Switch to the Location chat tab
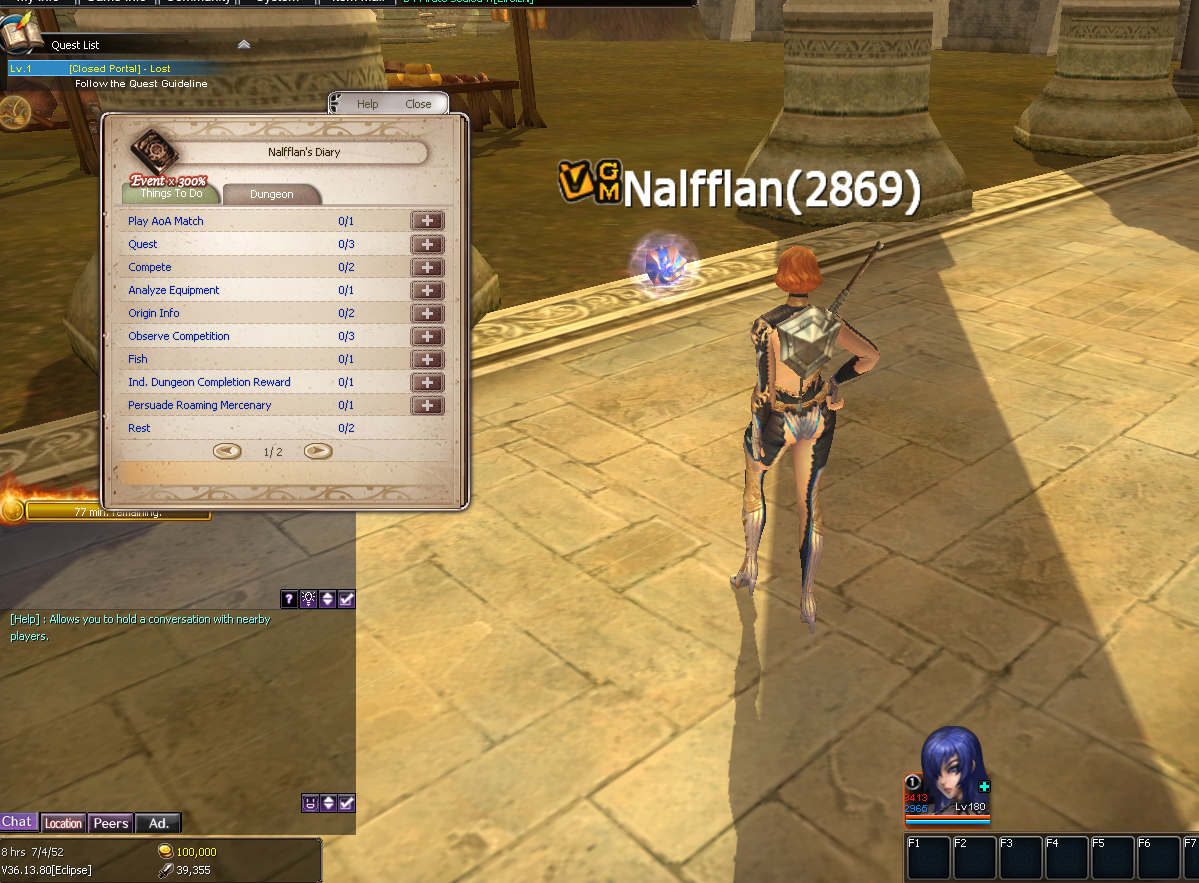 click(x=63, y=823)
